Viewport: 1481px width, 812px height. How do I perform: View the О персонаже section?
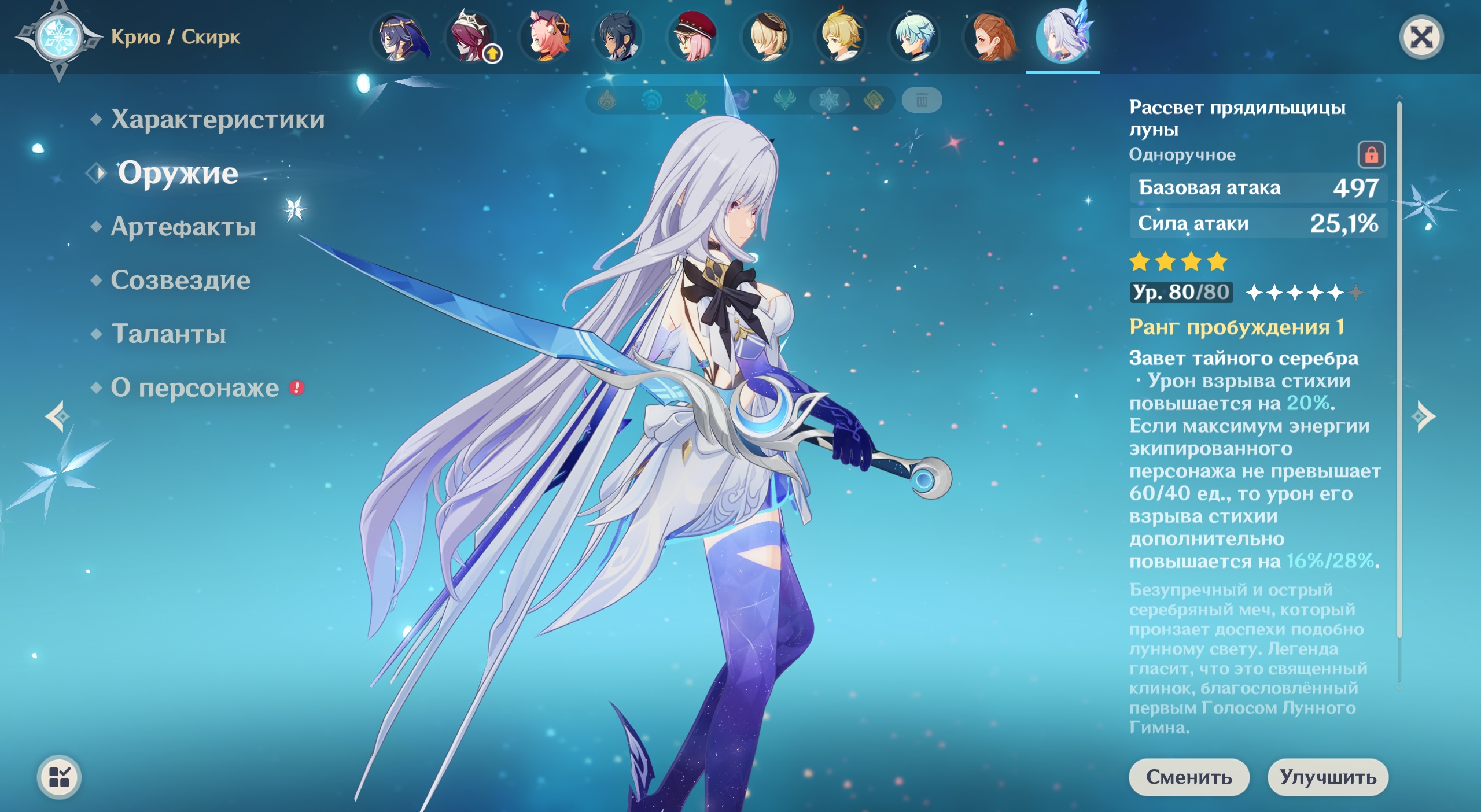(x=194, y=388)
